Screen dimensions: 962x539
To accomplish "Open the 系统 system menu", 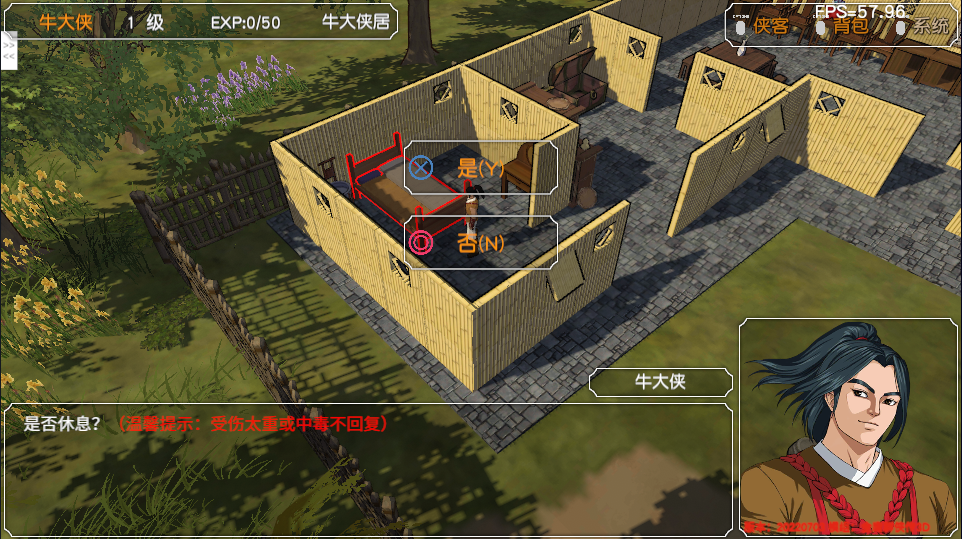I will tap(930, 27).
